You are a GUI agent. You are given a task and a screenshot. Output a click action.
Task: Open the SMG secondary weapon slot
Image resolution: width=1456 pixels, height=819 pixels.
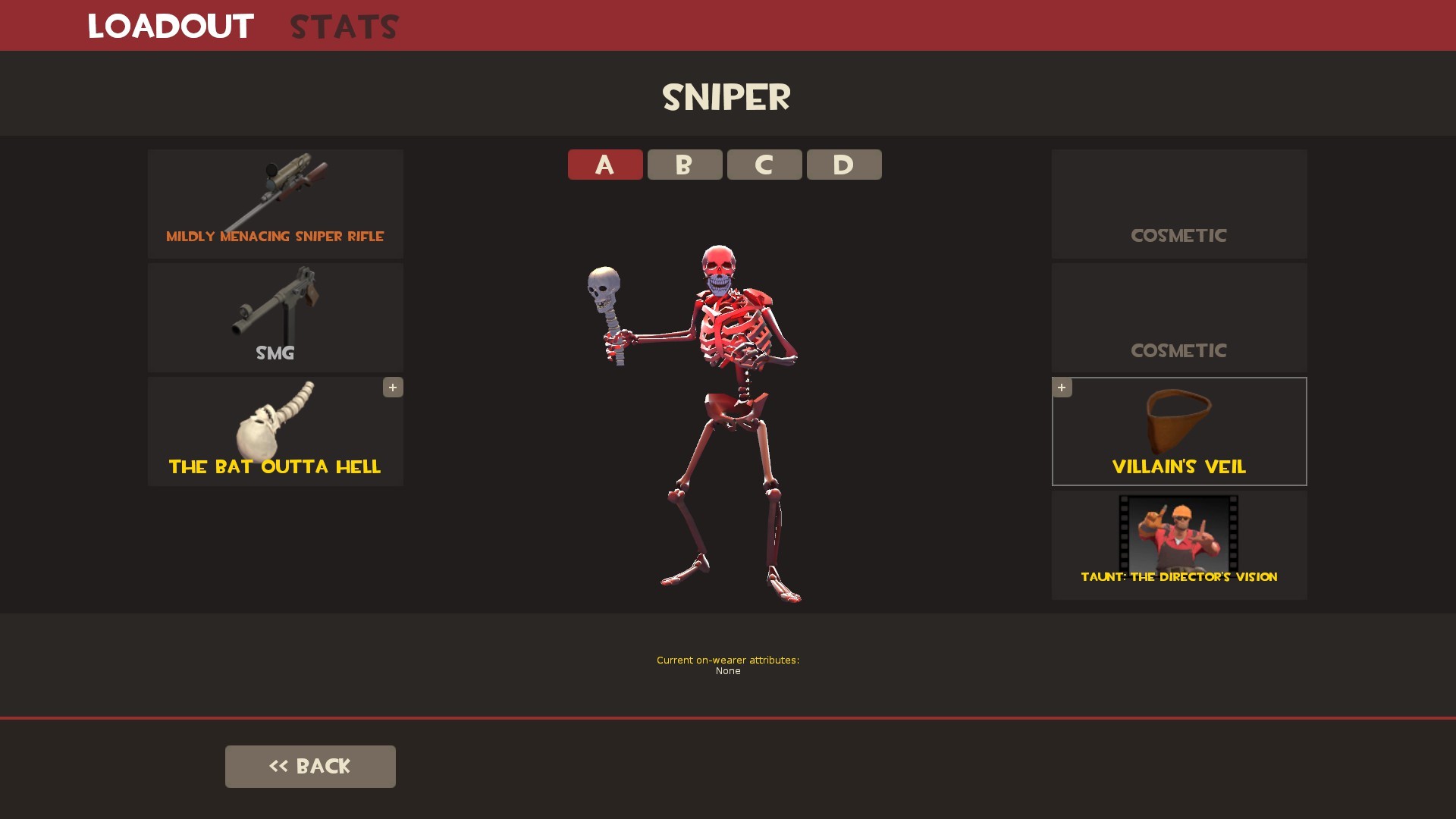tap(275, 318)
